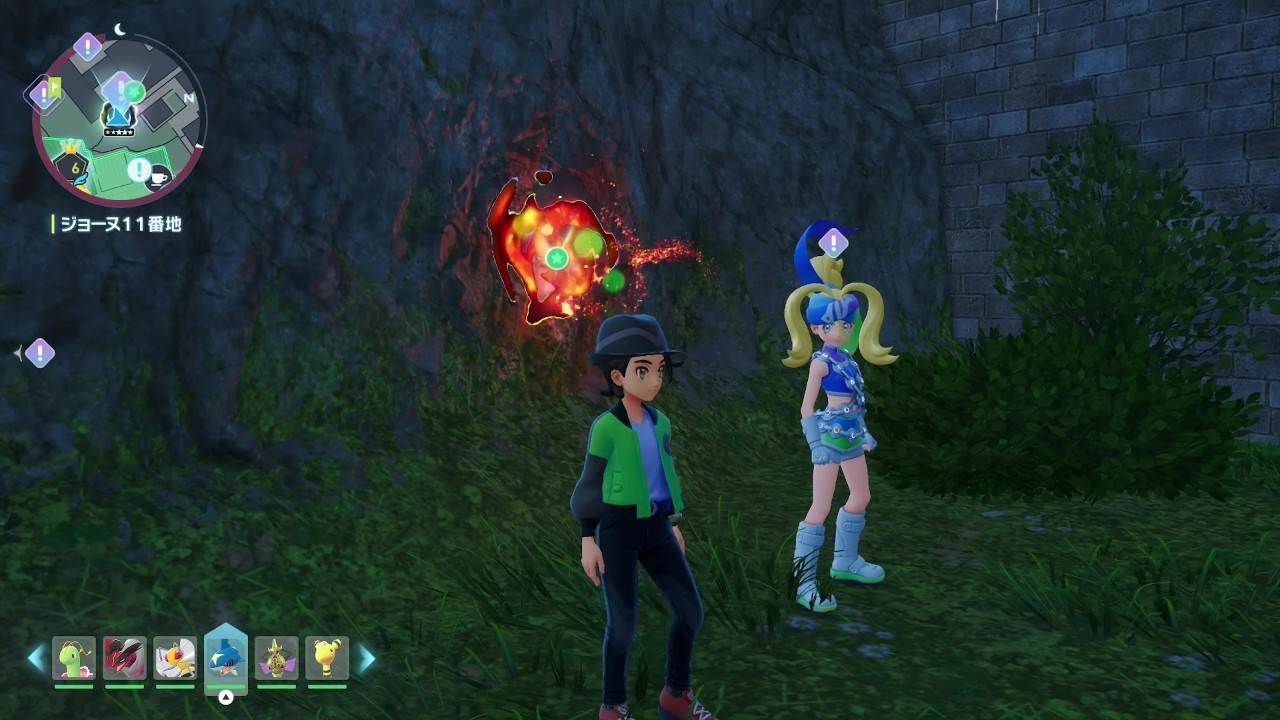Select the yellow striped Pokémon party slot
The image size is (1280, 720).
(327, 657)
